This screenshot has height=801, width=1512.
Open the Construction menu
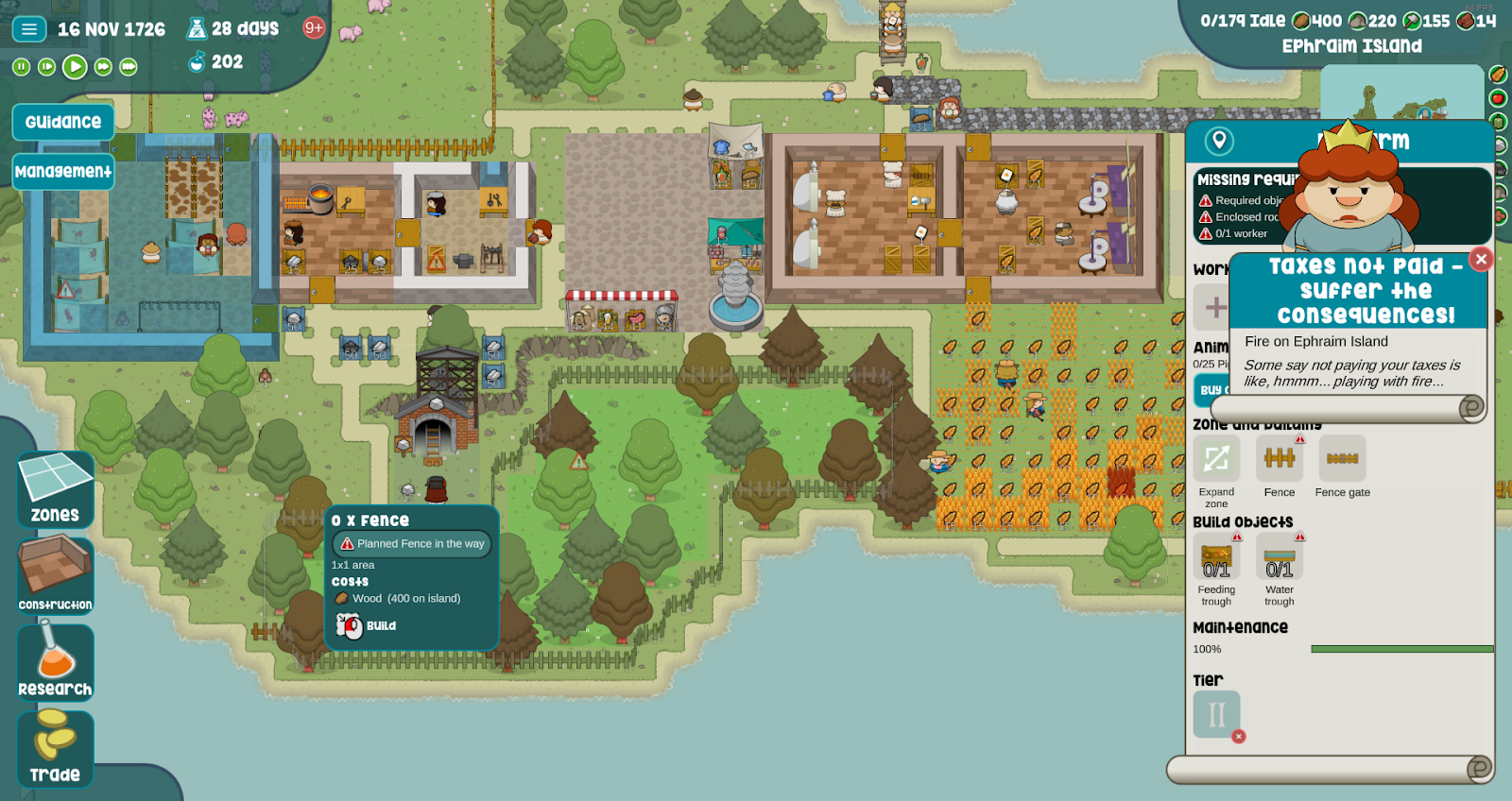click(55, 575)
